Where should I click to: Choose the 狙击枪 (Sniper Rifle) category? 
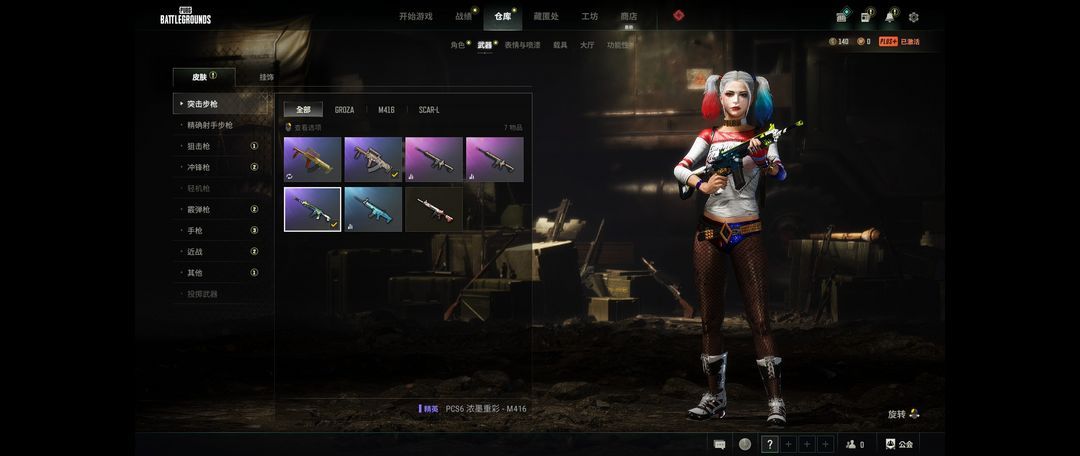198,146
